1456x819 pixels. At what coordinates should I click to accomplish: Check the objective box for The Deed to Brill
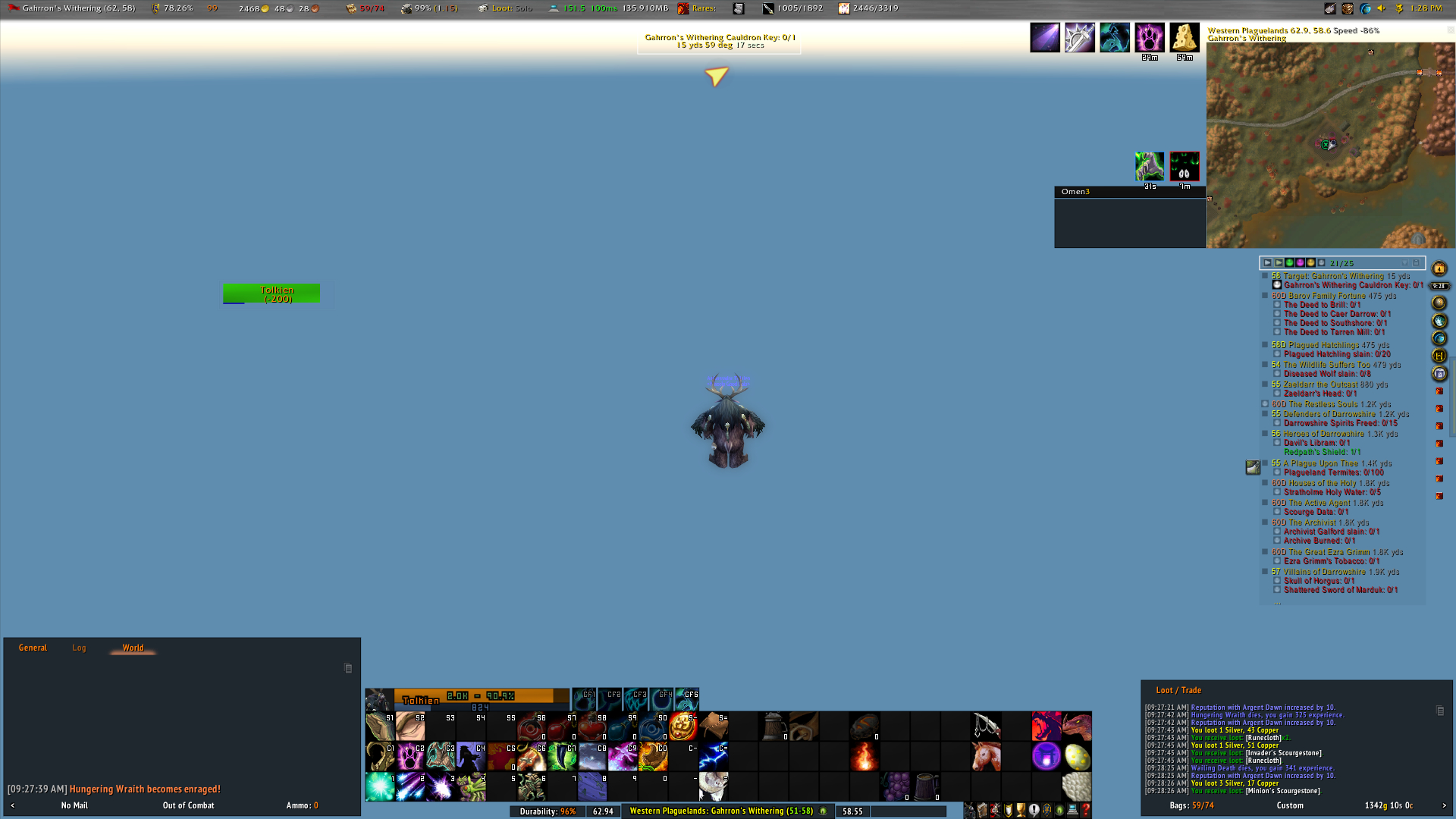click(1277, 305)
